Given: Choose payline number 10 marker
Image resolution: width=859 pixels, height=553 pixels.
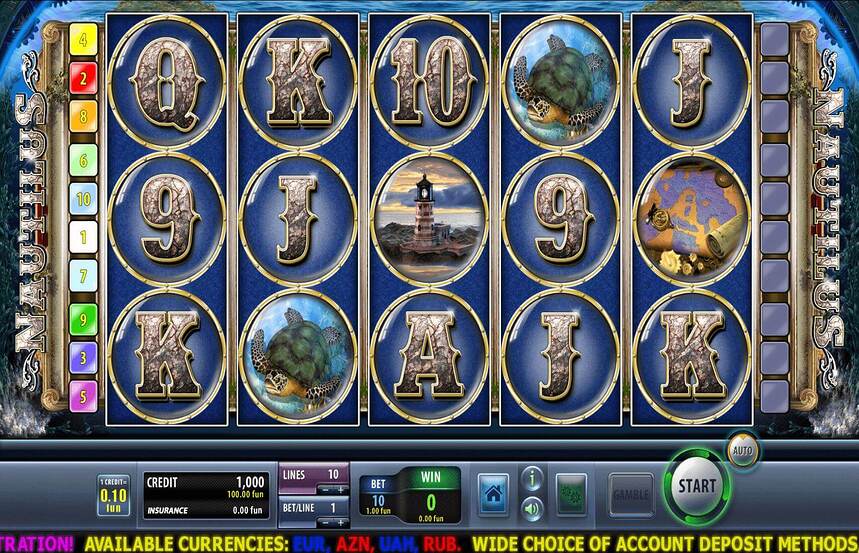Looking at the screenshot, I should click(82, 198).
